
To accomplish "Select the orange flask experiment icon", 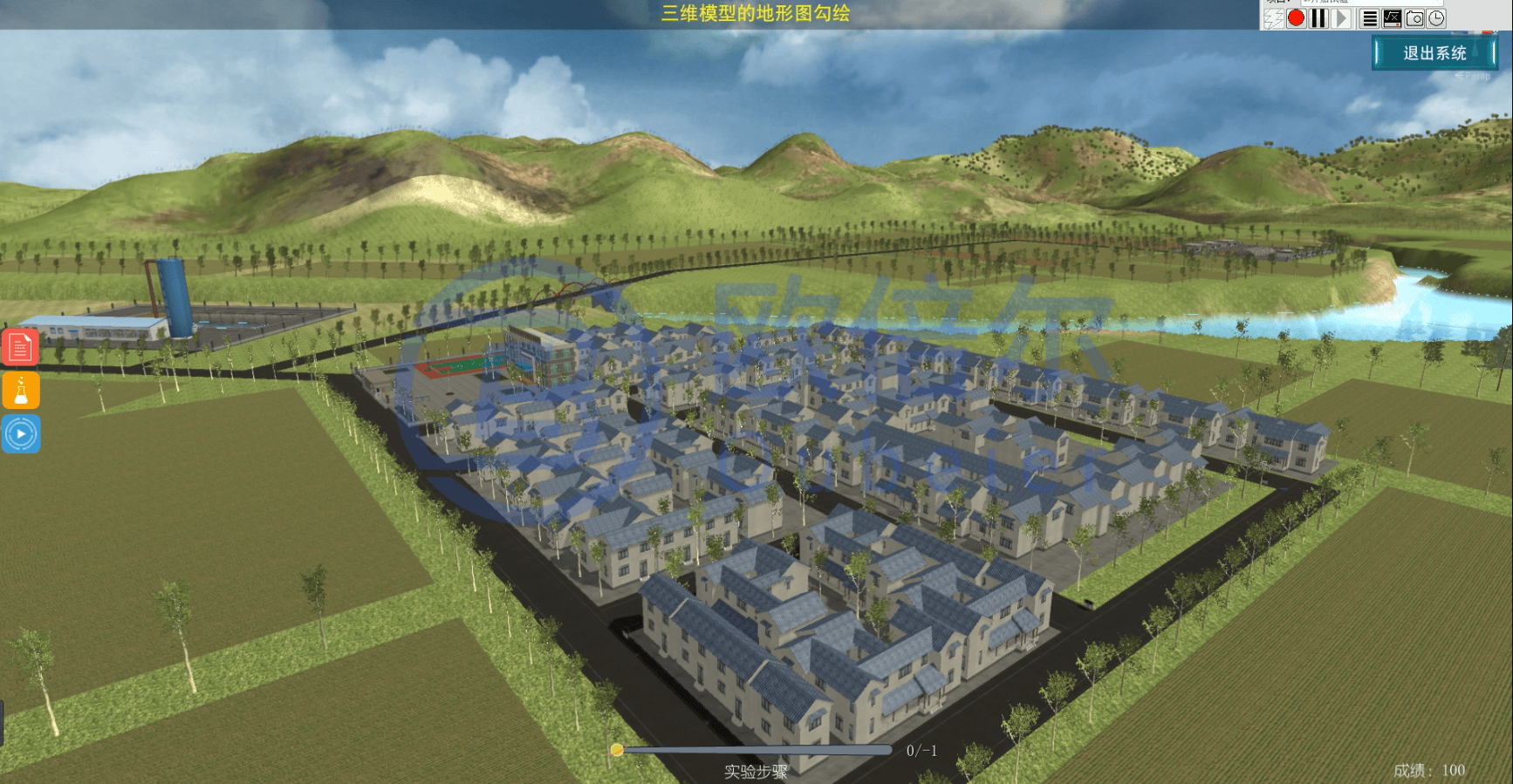I will tap(21, 390).
